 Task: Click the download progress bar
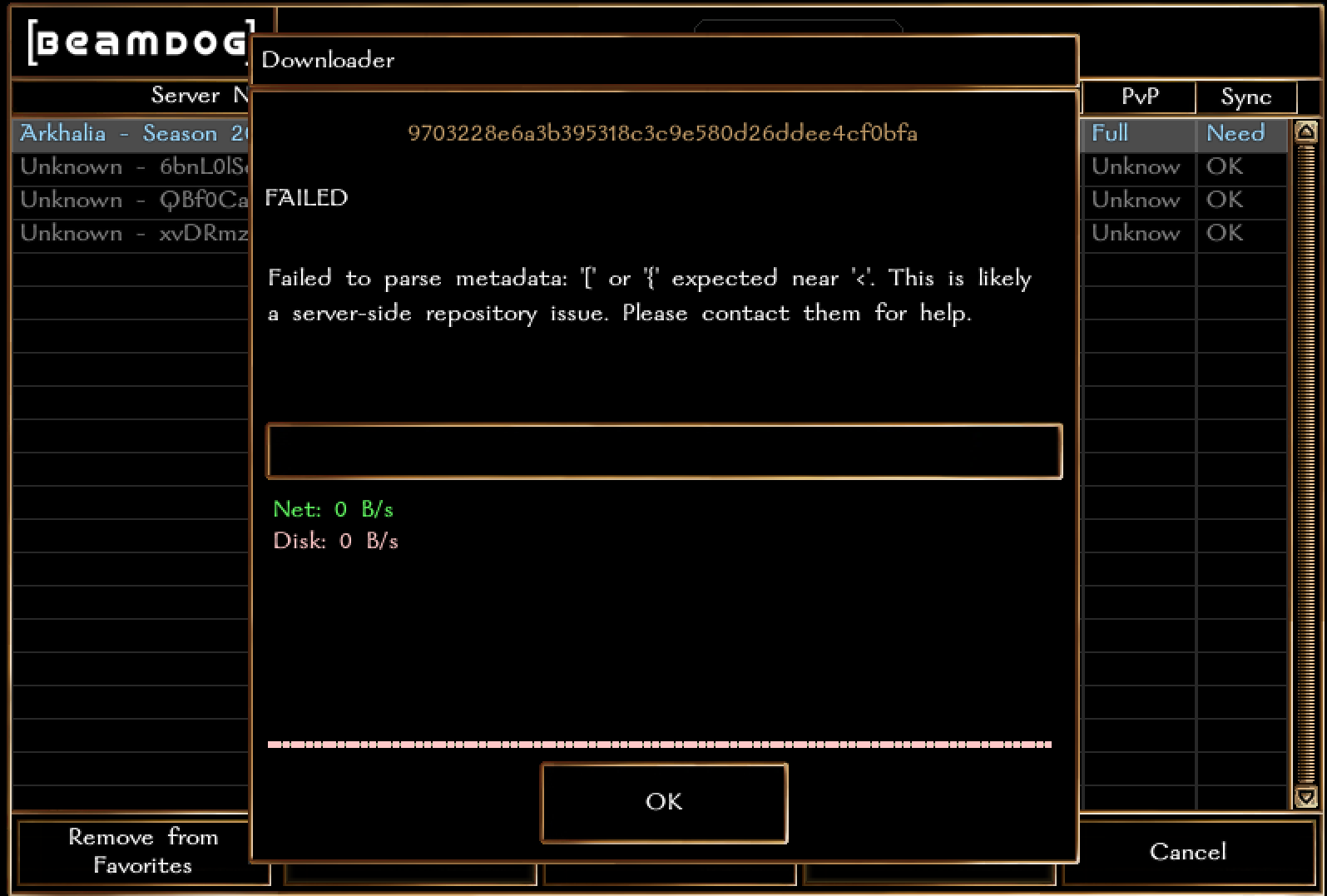(x=663, y=451)
